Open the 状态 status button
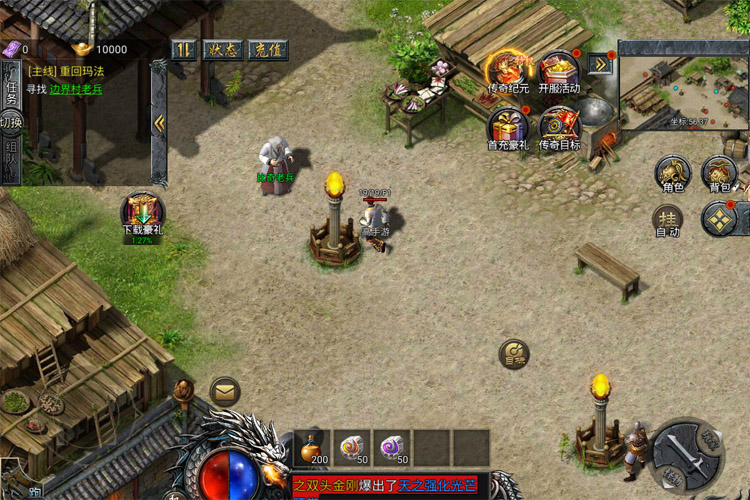This screenshot has width=750, height=500. pyautogui.click(x=220, y=49)
